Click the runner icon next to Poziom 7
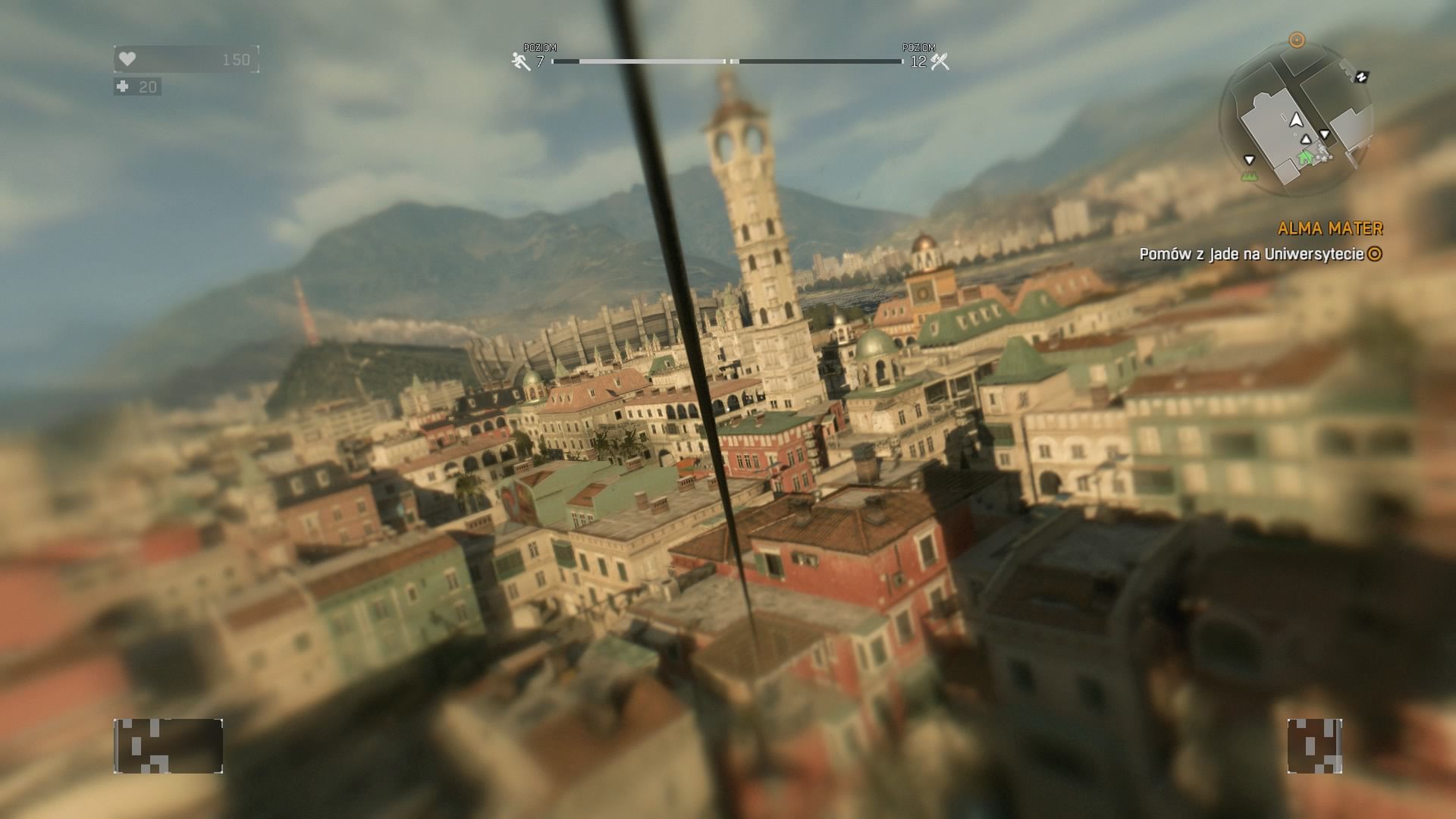Screen dimensions: 1456x819 tap(519, 60)
